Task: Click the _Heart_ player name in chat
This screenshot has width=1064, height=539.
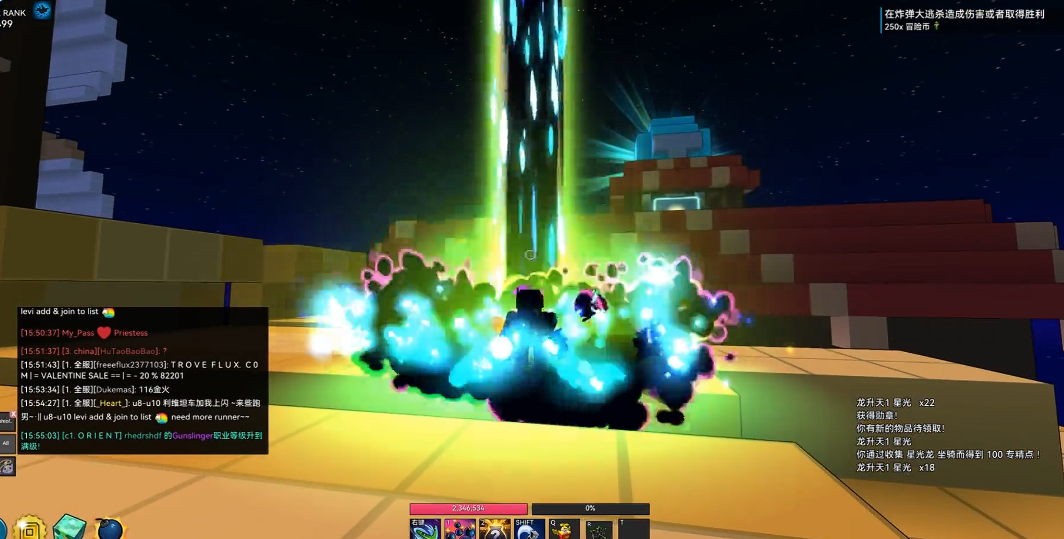Action: pyautogui.click(x=112, y=403)
